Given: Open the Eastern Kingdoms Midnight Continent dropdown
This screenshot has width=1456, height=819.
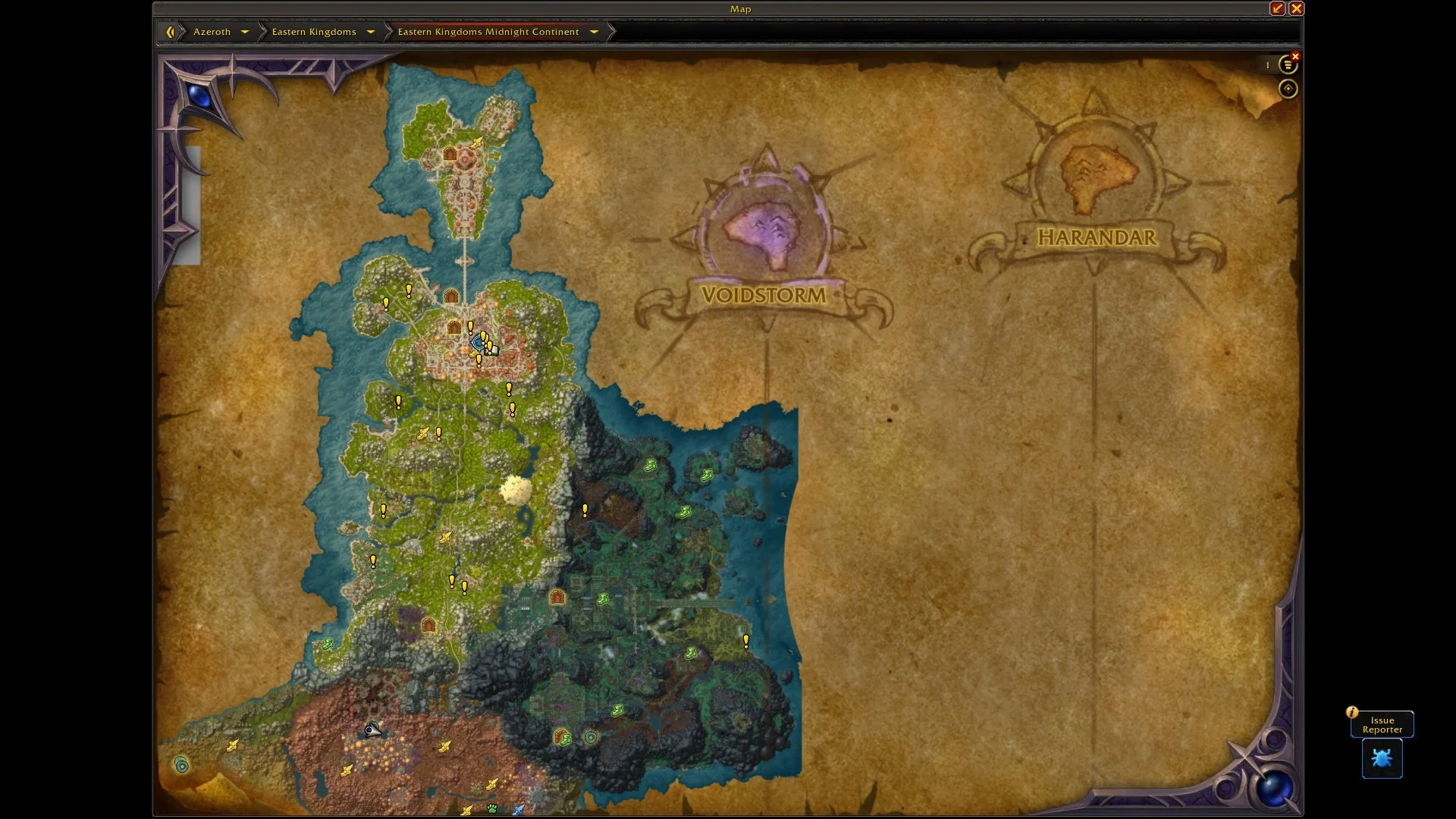Looking at the screenshot, I should click(593, 32).
